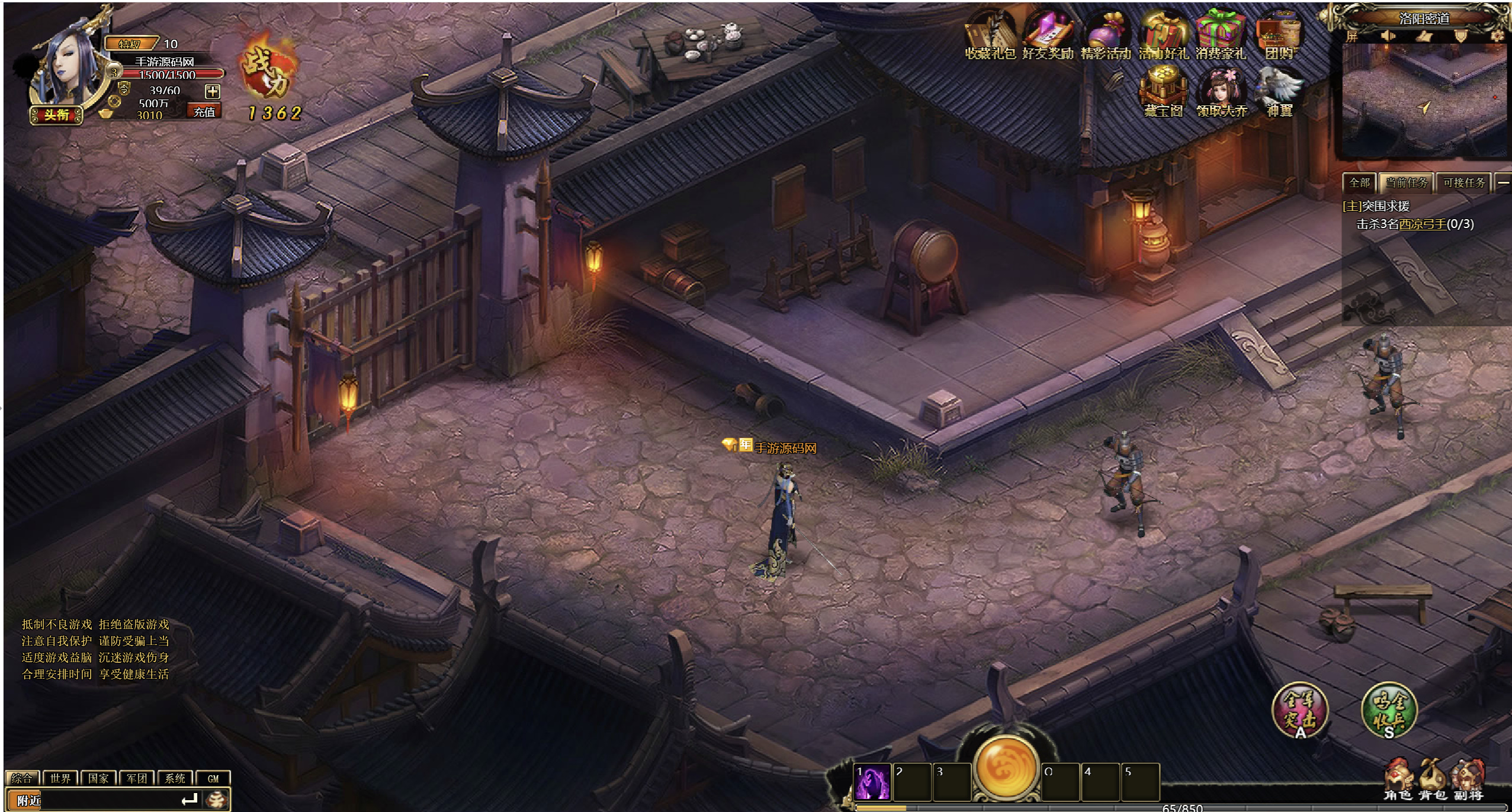The image size is (1512, 812).
Task: Open the 消费豪礼 spending gift icon
Action: (1221, 36)
